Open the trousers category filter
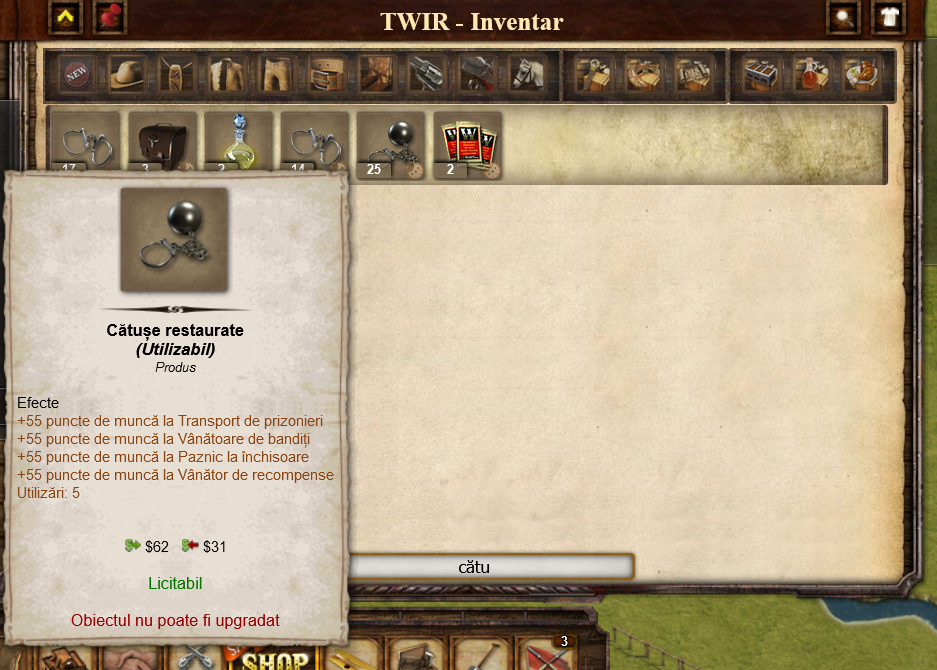The image size is (937, 670). 276,74
